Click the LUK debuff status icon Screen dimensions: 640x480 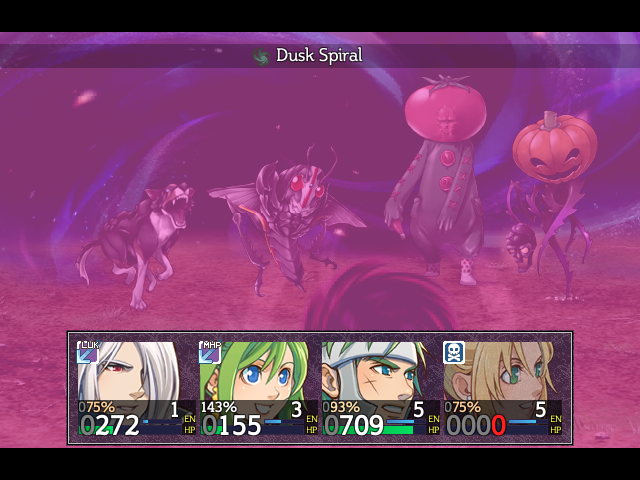(87, 352)
